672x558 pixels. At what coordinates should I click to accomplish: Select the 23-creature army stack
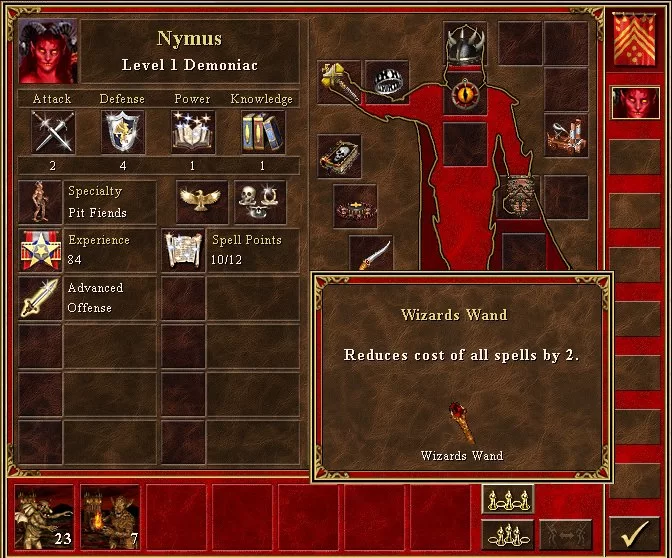[x=45, y=519]
